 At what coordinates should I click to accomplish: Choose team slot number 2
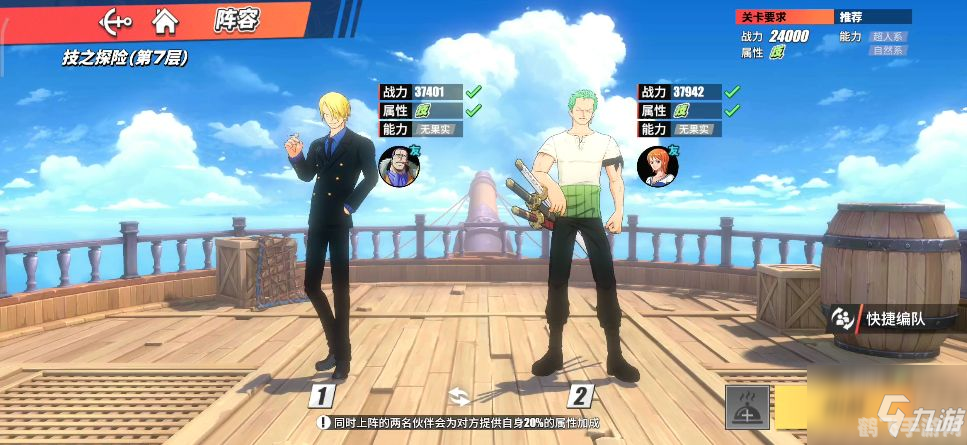coord(581,396)
